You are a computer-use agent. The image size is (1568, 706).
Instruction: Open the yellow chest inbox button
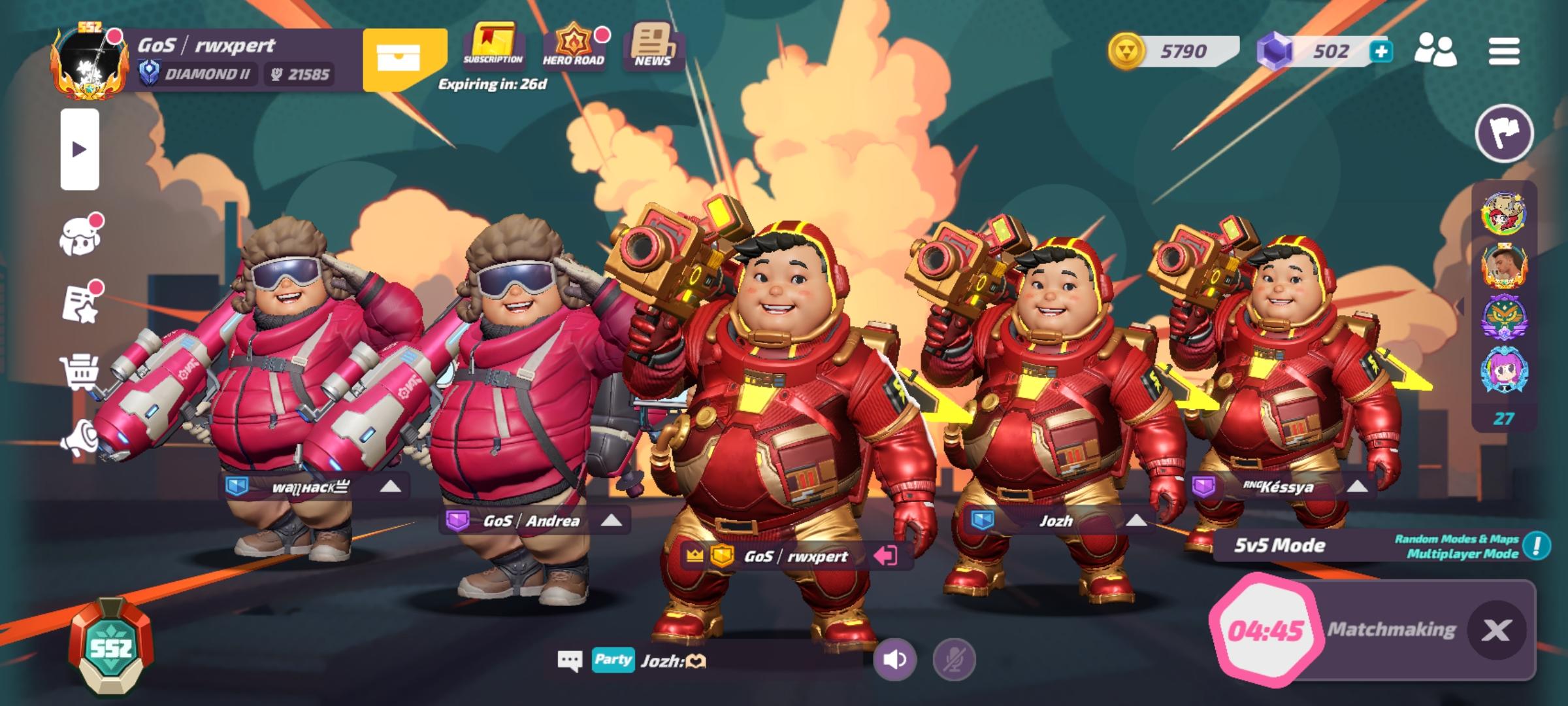403,59
